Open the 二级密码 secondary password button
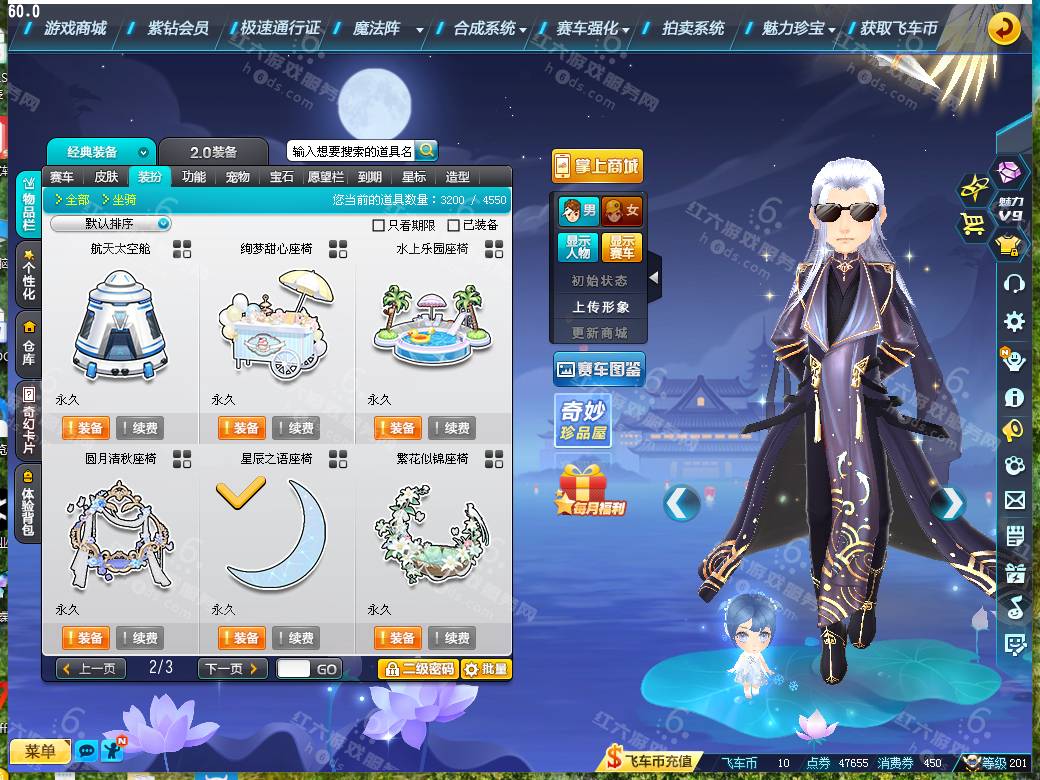 (417, 669)
